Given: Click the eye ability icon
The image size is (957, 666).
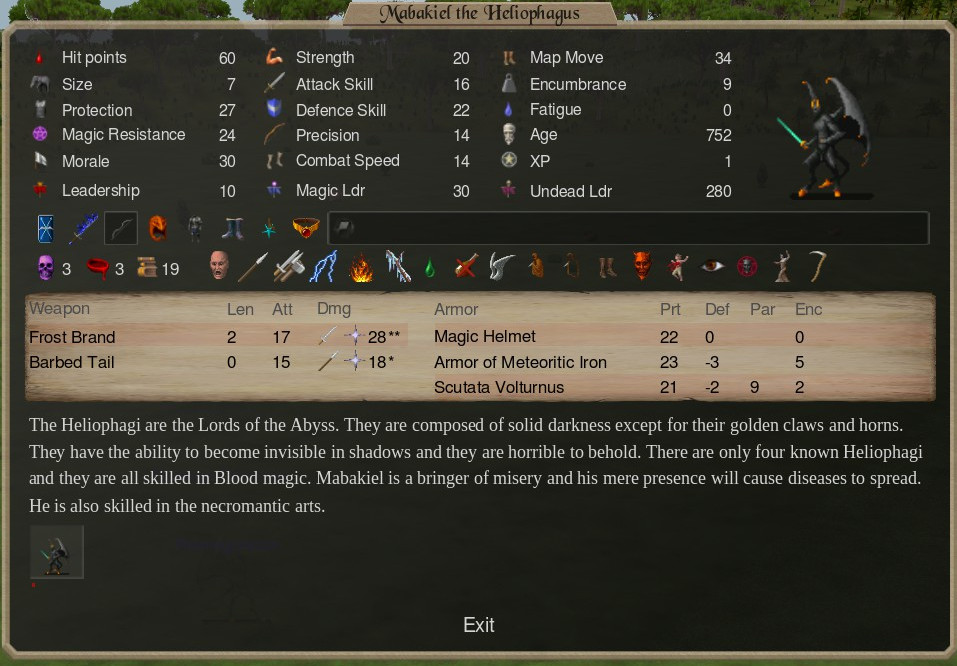Looking at the screenshot, I should (712, 266).
